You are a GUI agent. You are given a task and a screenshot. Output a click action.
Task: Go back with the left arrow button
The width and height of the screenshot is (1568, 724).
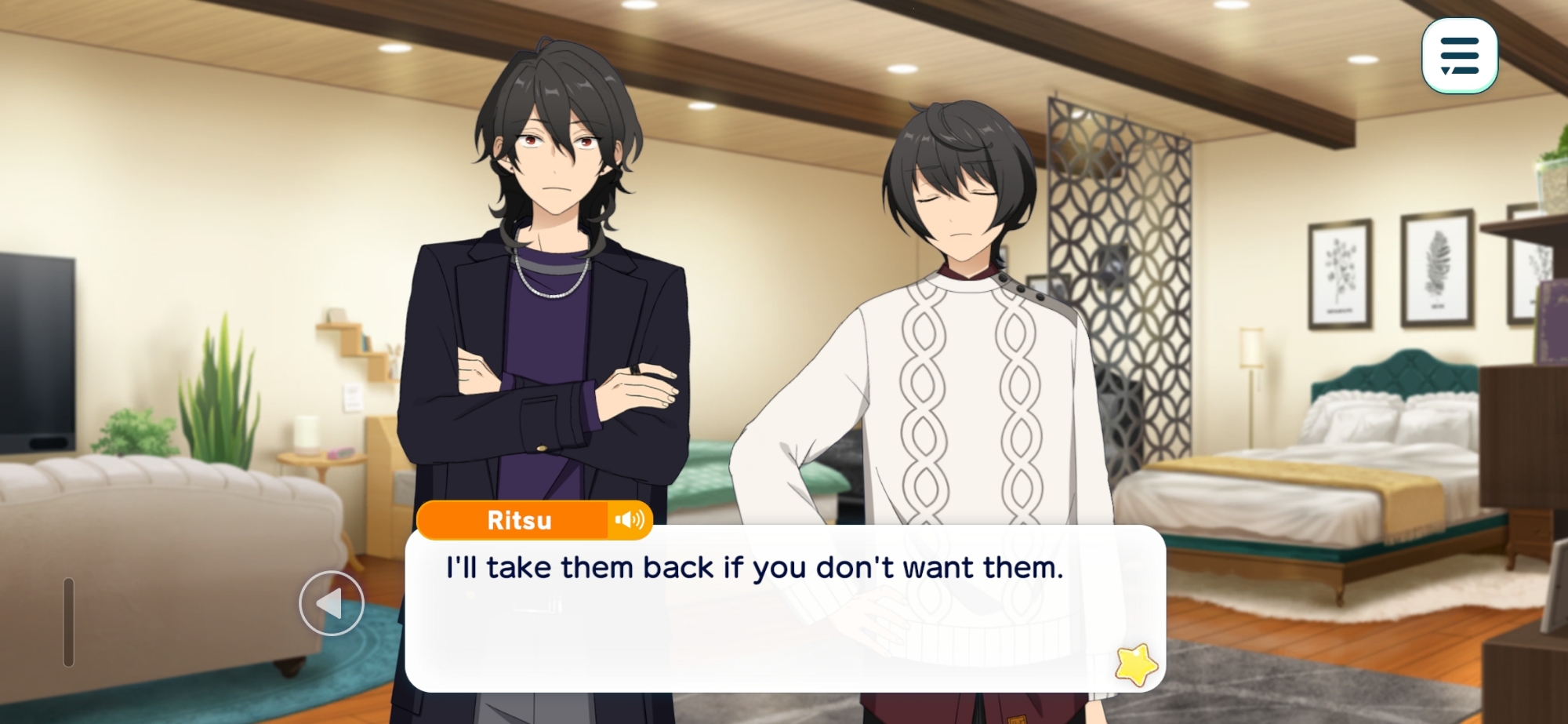(x=332, y=603)
